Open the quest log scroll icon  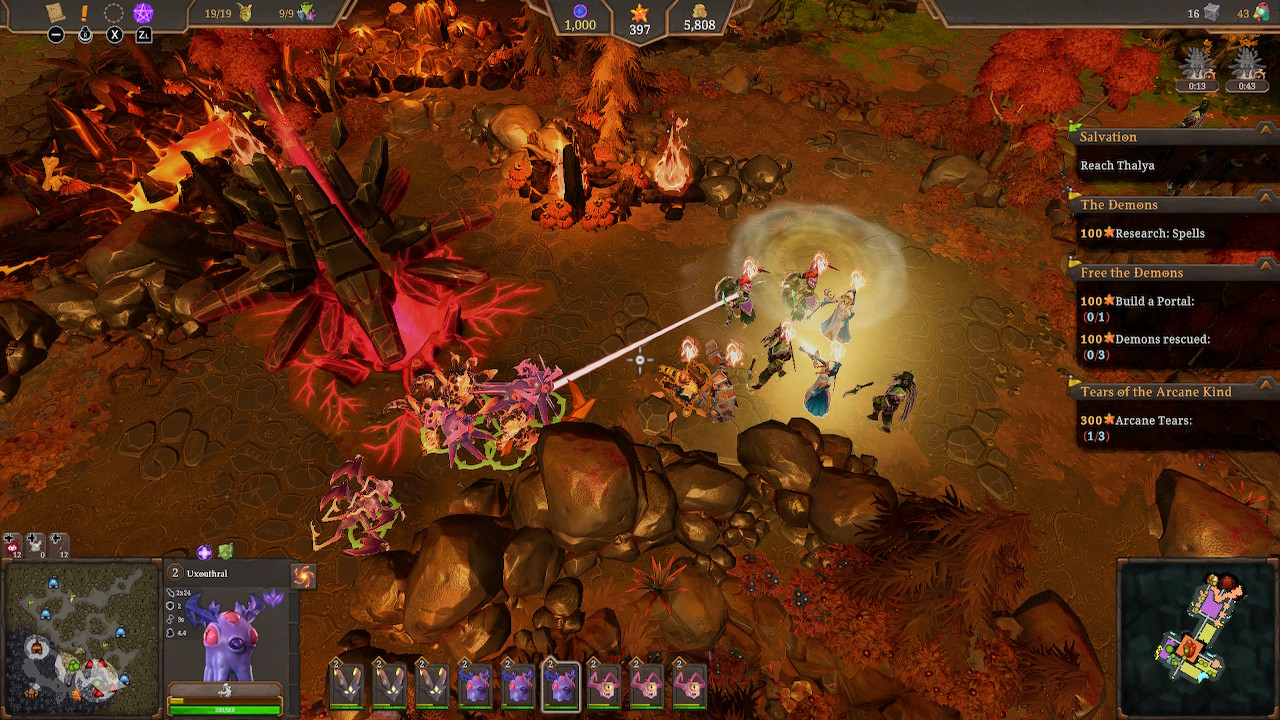tap(54, 12)
